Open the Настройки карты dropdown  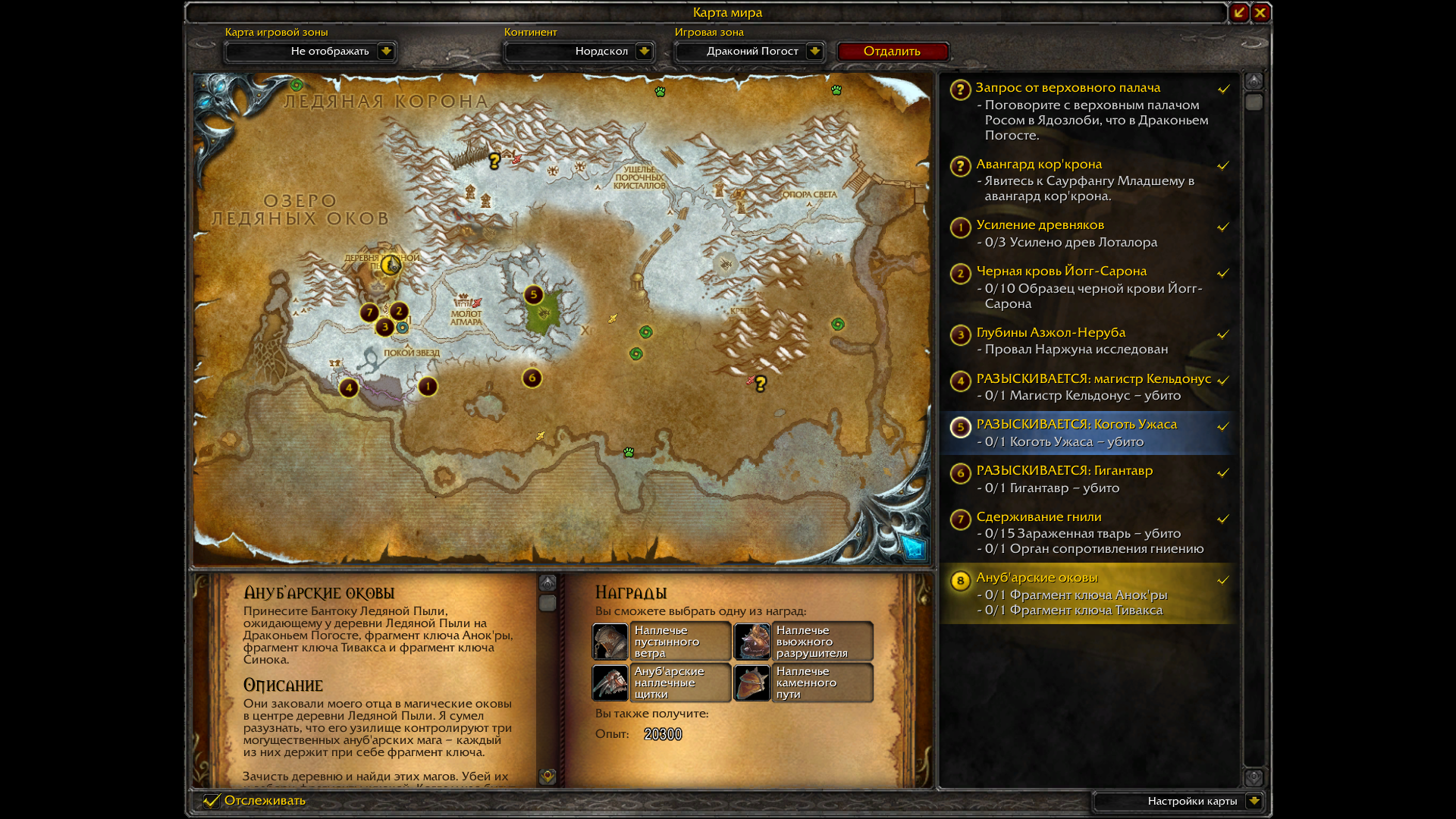1254,801
